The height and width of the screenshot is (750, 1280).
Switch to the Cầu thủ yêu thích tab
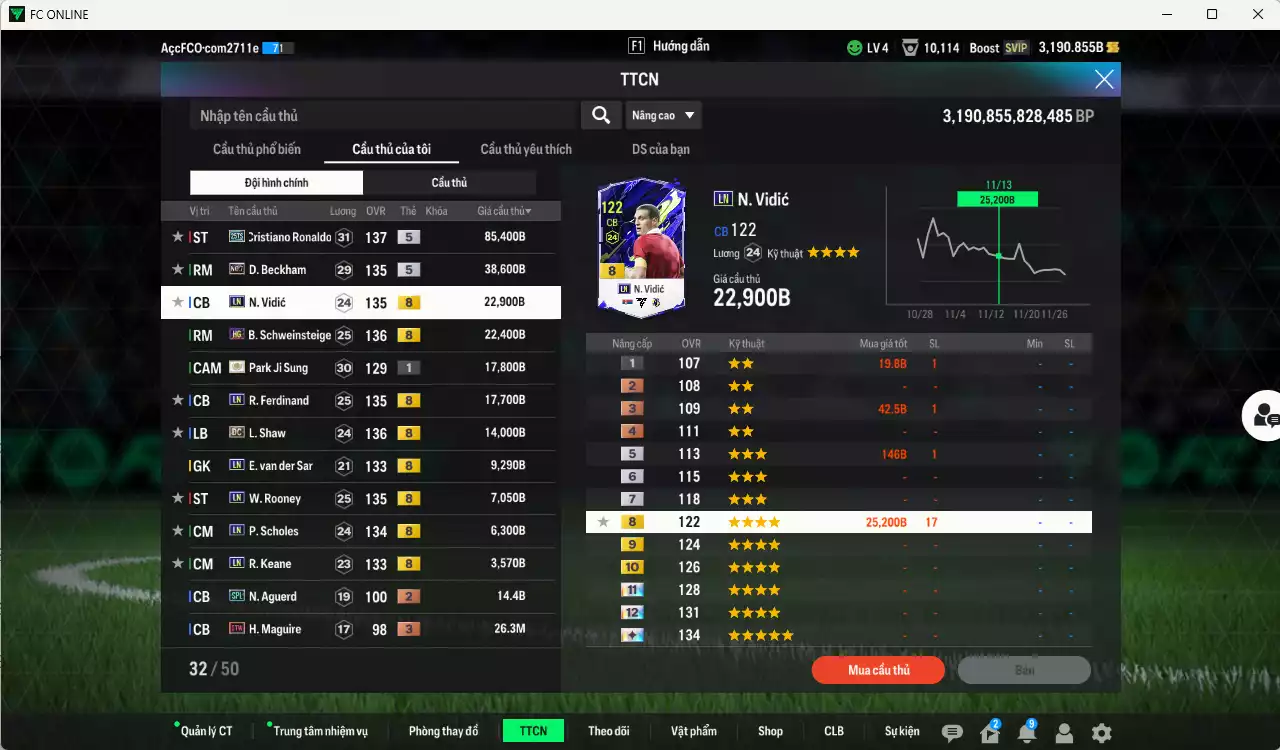(x=525, y=149)
